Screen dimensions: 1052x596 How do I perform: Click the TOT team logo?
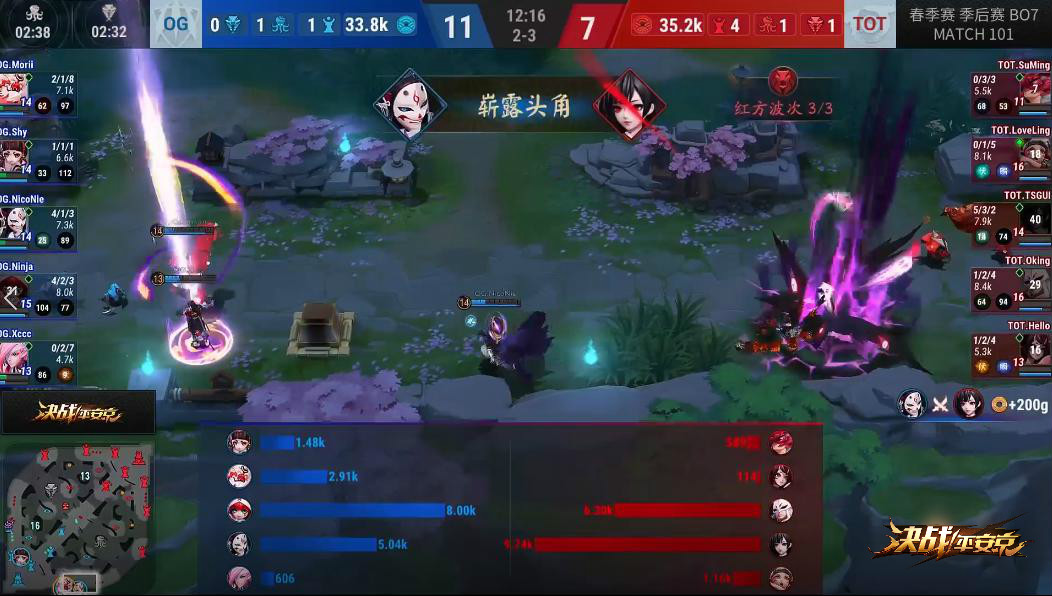(x=870, y=24)
